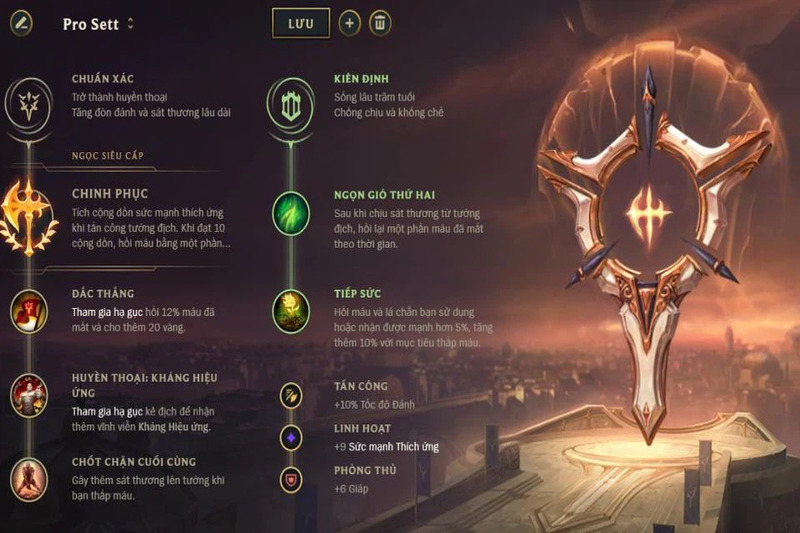This screenshot has width=800, height=533.
Task: Select the Huyền Thoại: Kháng Hiệu Ứng rune
Action: tap(29, 396)
